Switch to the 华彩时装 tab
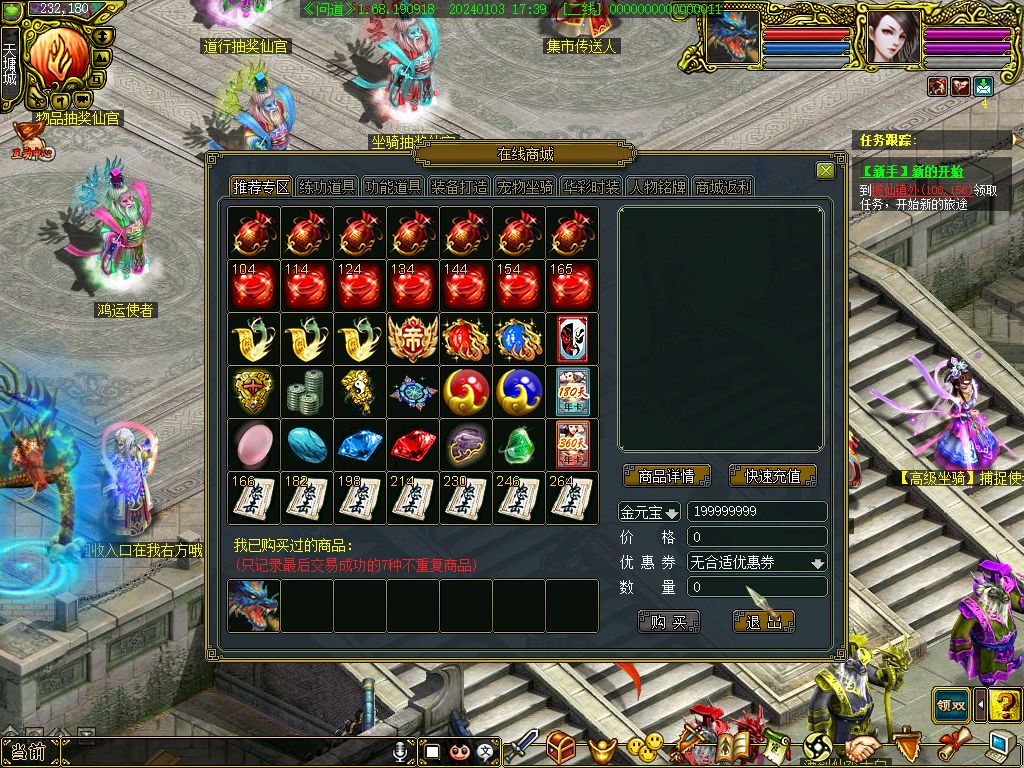1024x768 pixels. (590, 187)
